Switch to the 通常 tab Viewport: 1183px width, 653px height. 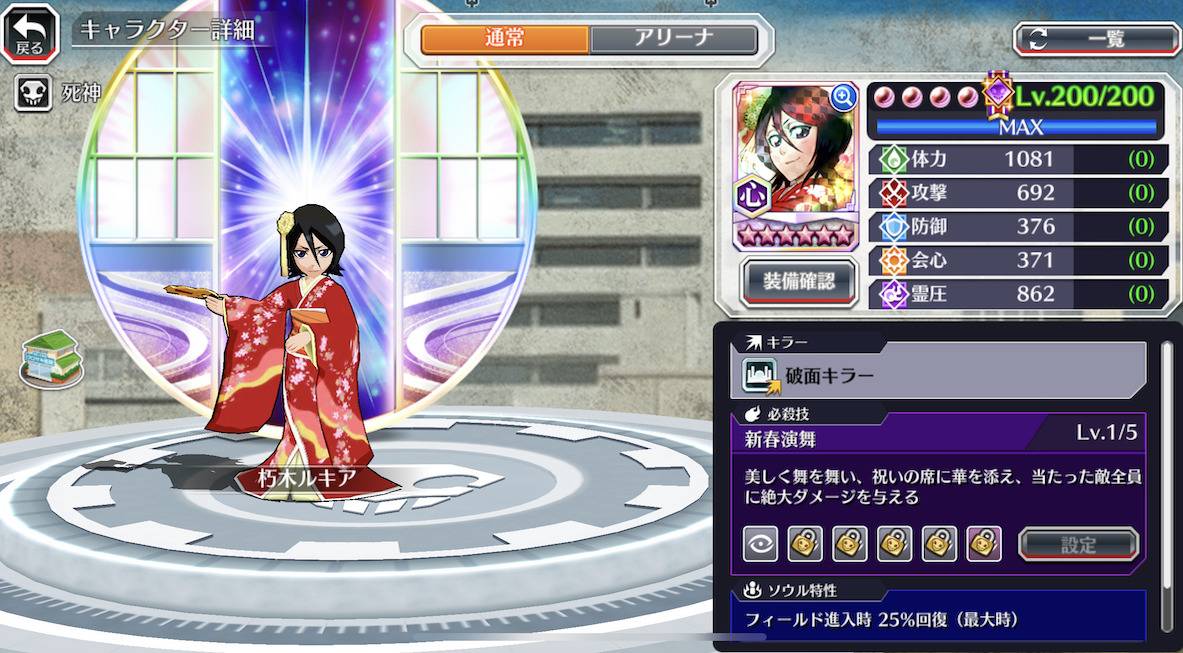click(x=505, y=39)
